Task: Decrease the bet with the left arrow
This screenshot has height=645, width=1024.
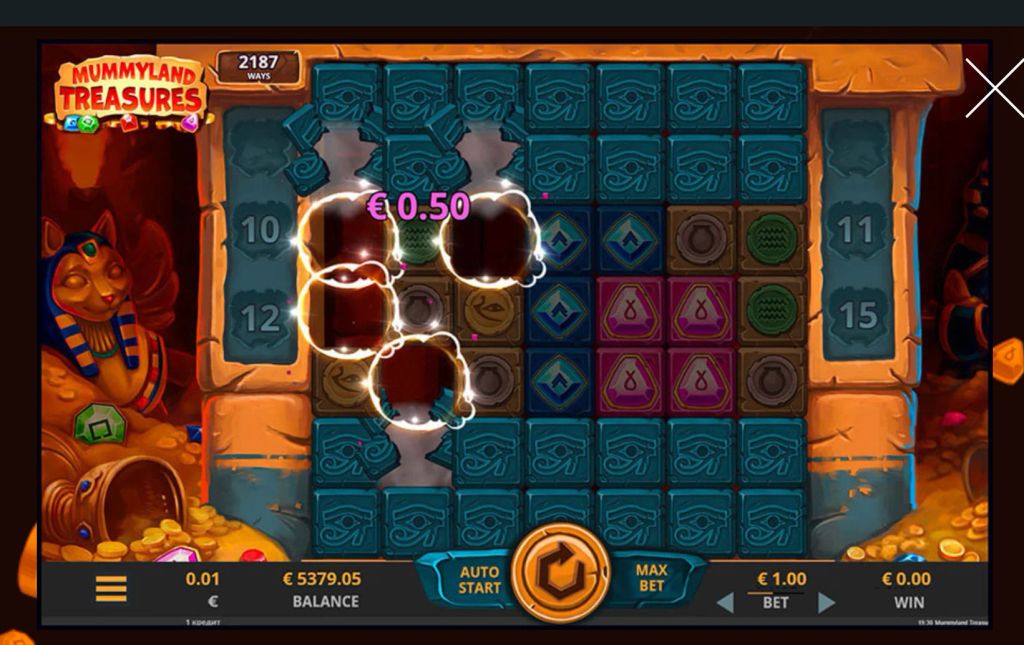Action: point(725,603)
